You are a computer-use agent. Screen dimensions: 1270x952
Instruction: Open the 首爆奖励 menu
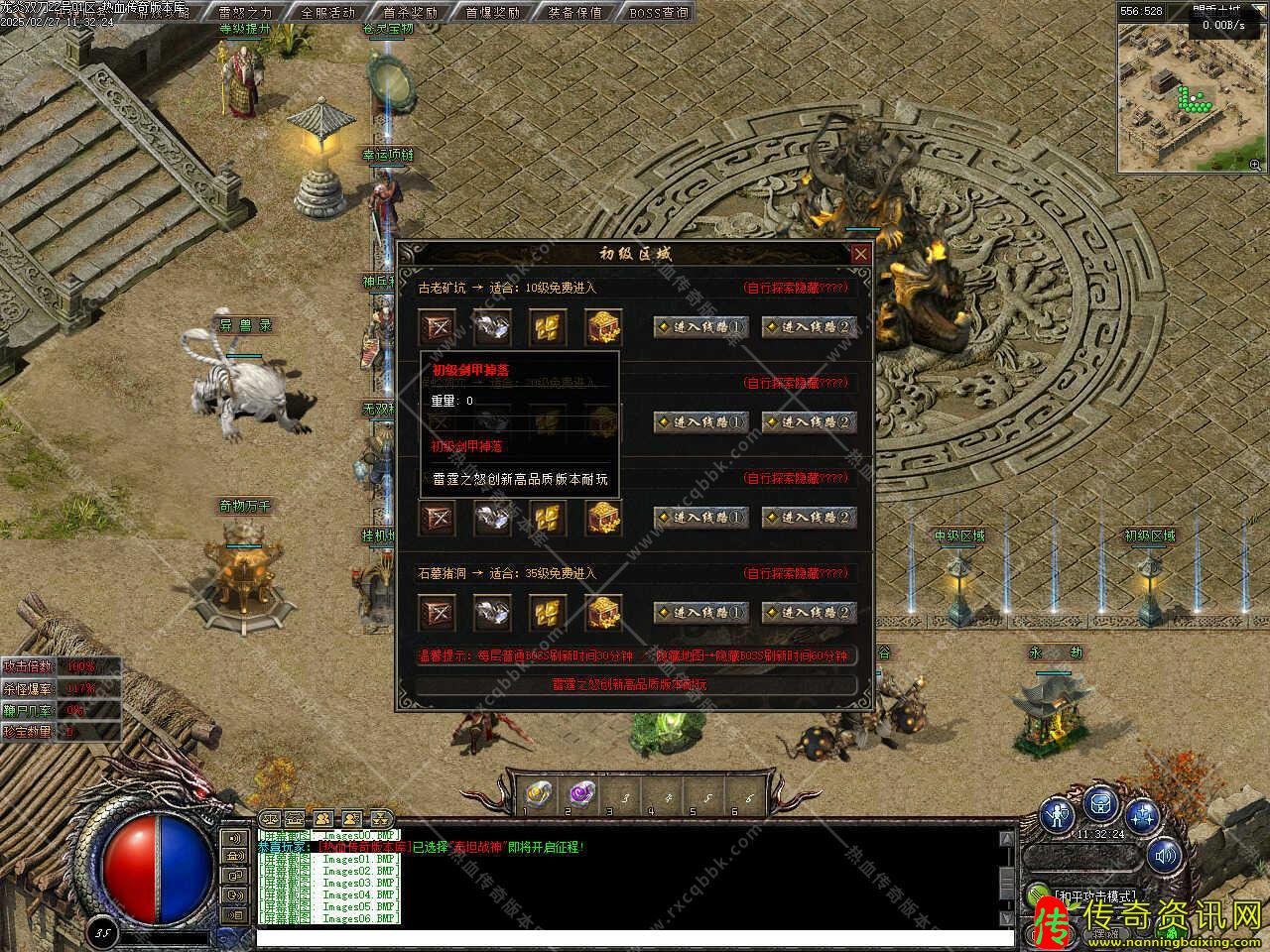point(492,13)
